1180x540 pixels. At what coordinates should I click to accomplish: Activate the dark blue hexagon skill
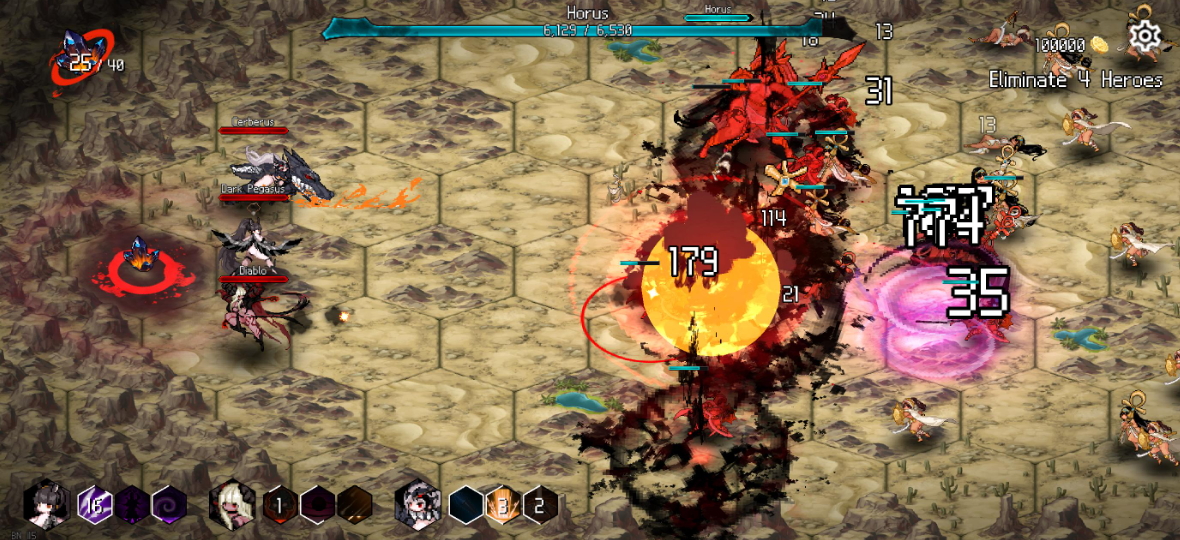pos(466,505)
